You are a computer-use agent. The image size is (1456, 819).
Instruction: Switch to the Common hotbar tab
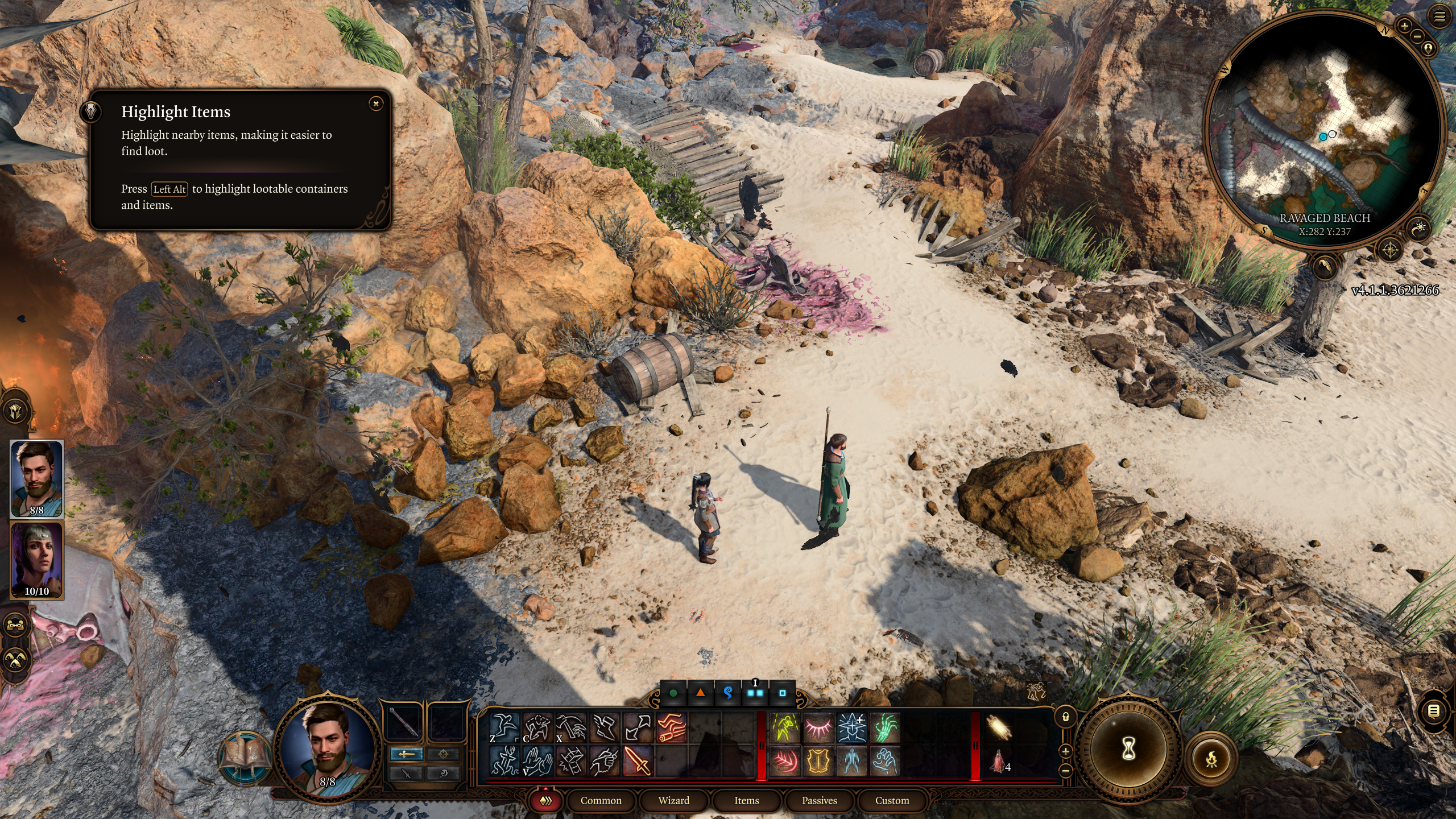(601, 800)
